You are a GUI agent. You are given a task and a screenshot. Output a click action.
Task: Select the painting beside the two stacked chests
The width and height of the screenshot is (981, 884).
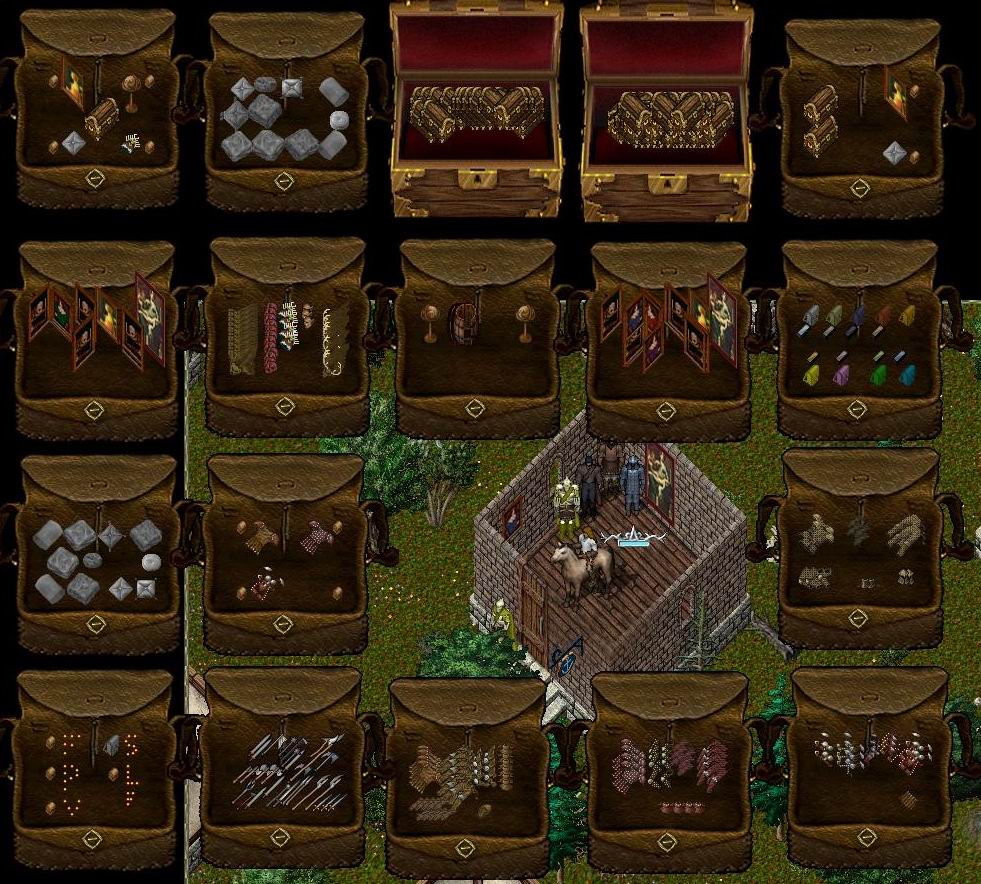(895, 91)
